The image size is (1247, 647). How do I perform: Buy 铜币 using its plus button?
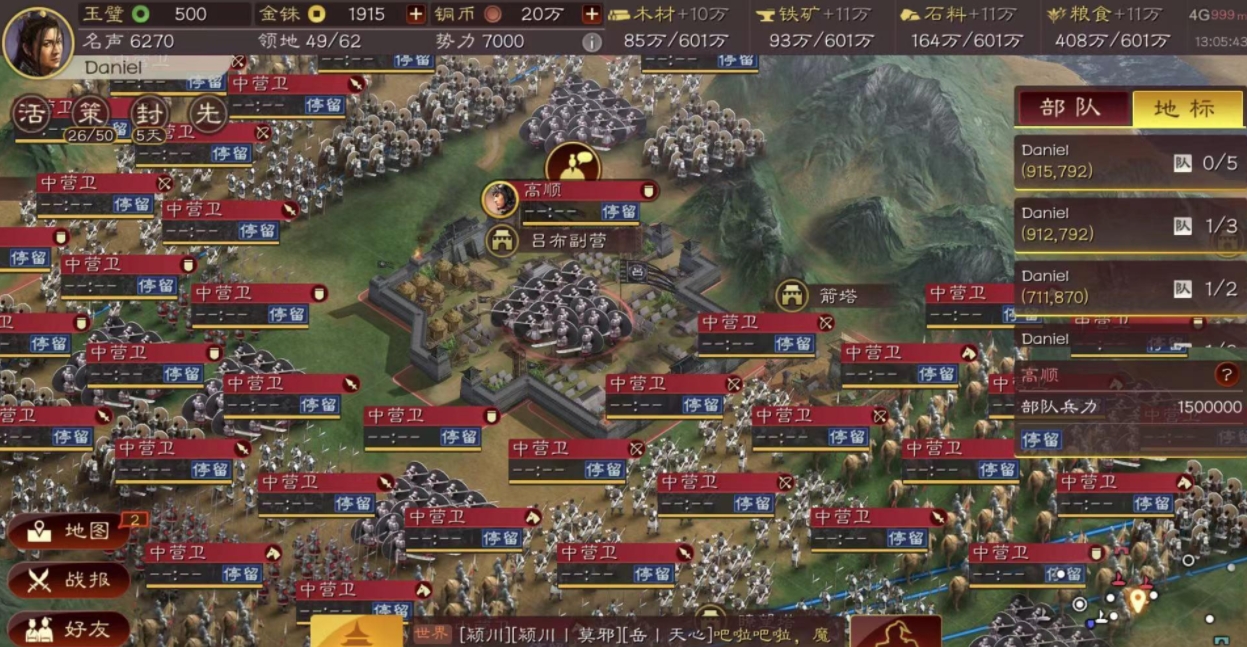coord(591,14)
